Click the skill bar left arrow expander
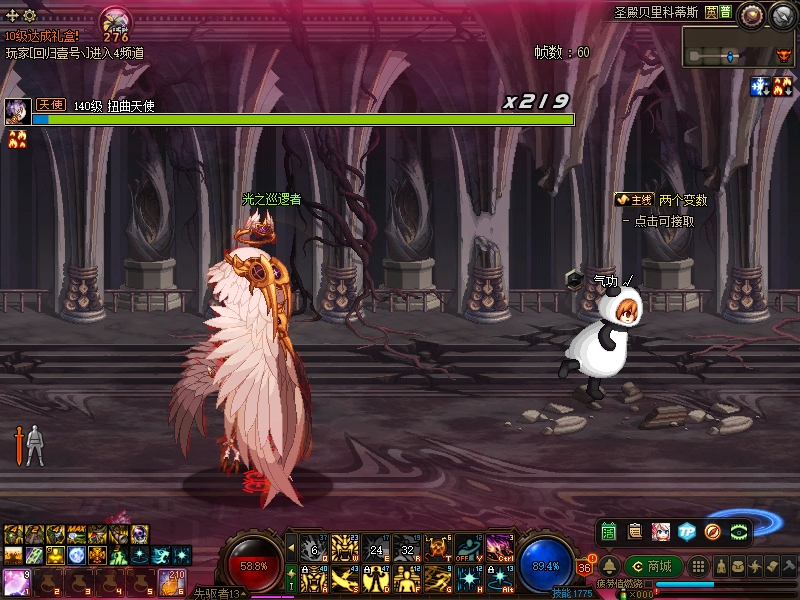800x600 pixels. [x=291, y=547]
